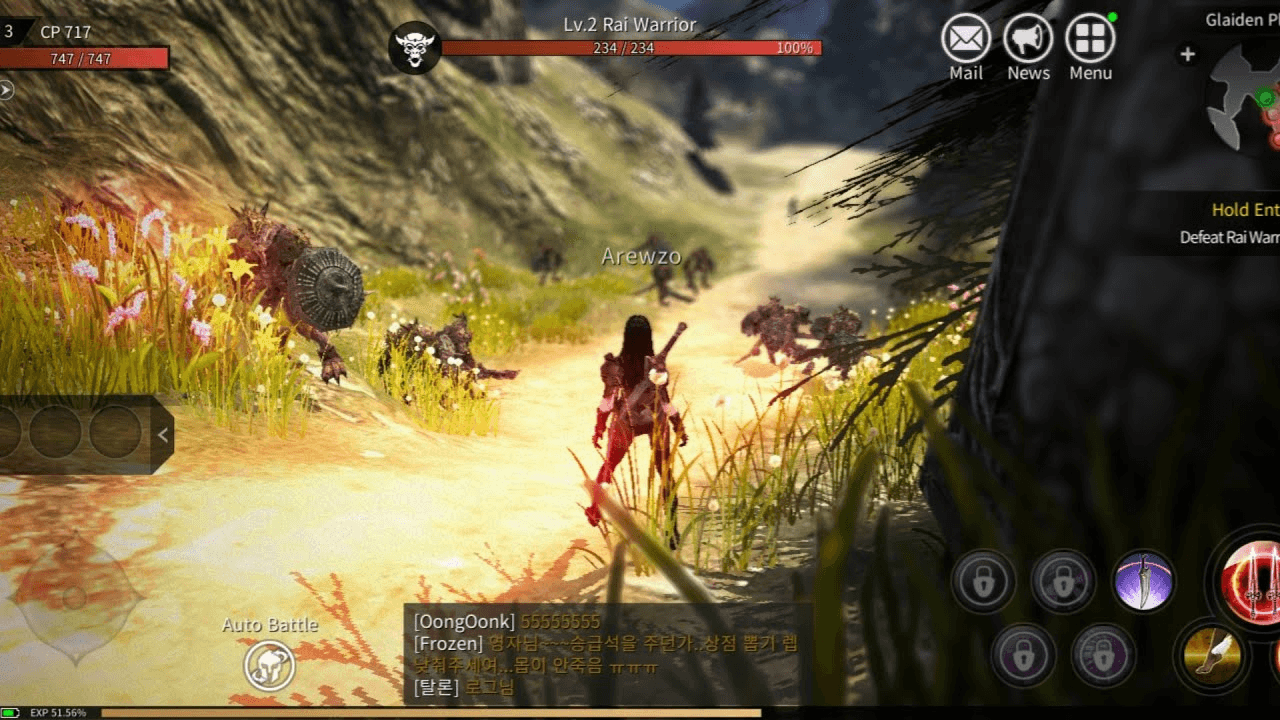Open the Defeat Rai Warrior quest tracker
This screenshot has width=1280, height=720.
1229,224
